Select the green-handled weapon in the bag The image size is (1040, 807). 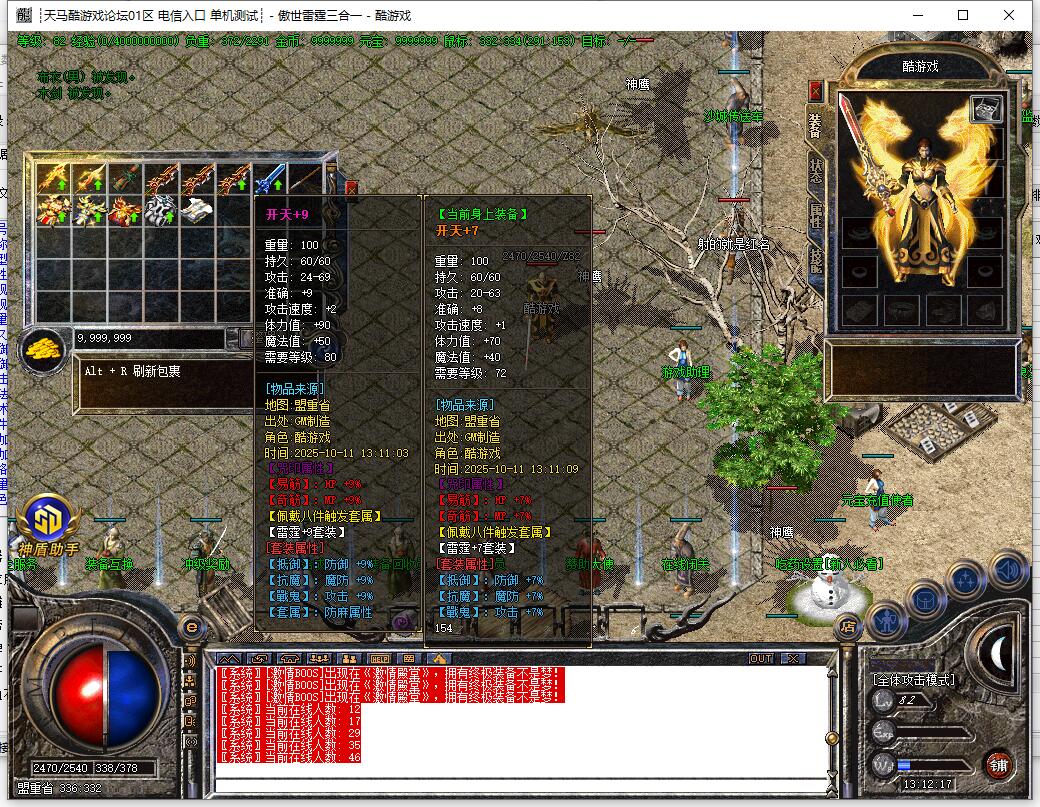point(126,179)
